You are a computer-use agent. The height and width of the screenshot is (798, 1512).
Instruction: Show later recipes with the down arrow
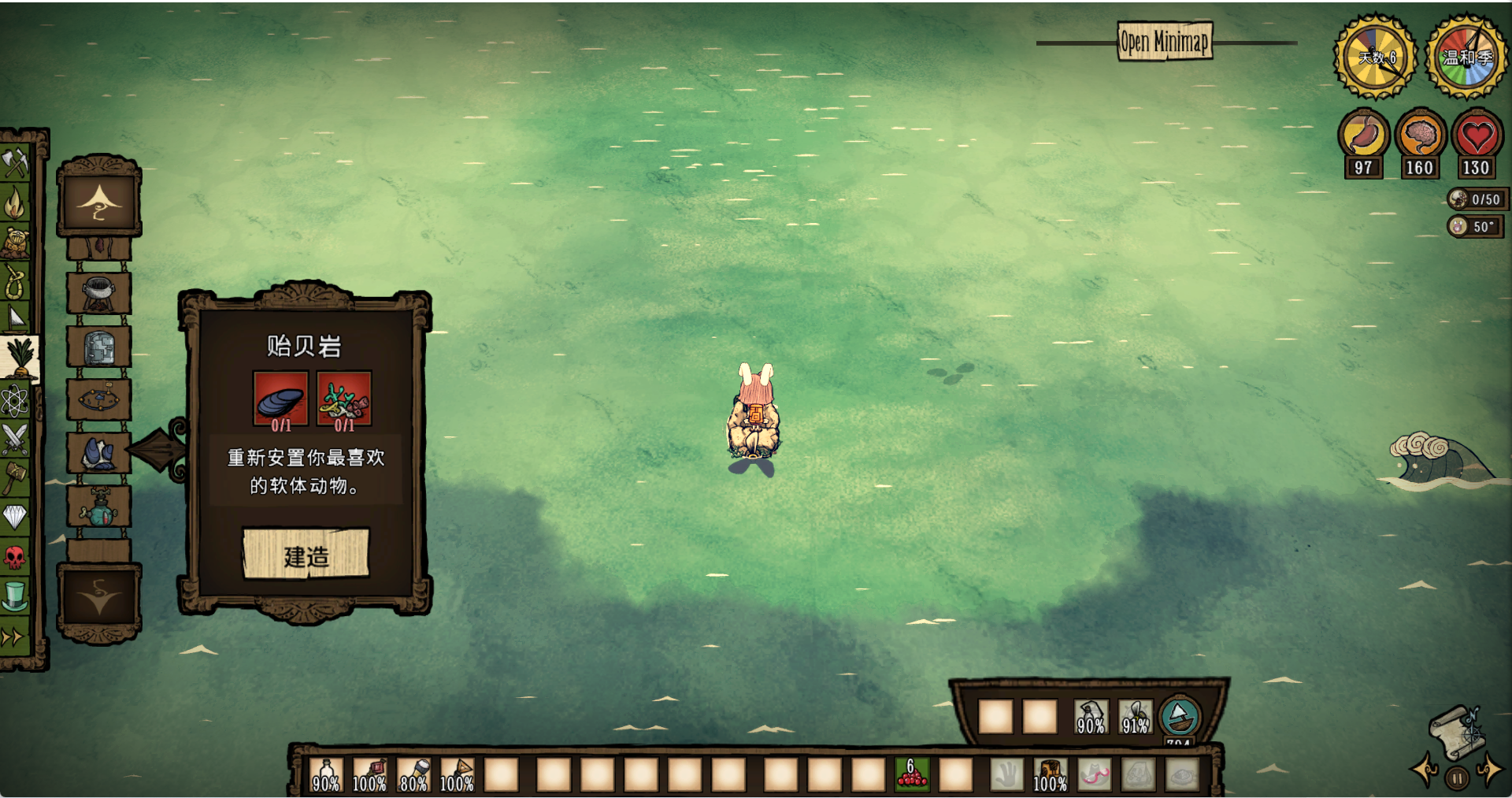click(x=99, y=599)
